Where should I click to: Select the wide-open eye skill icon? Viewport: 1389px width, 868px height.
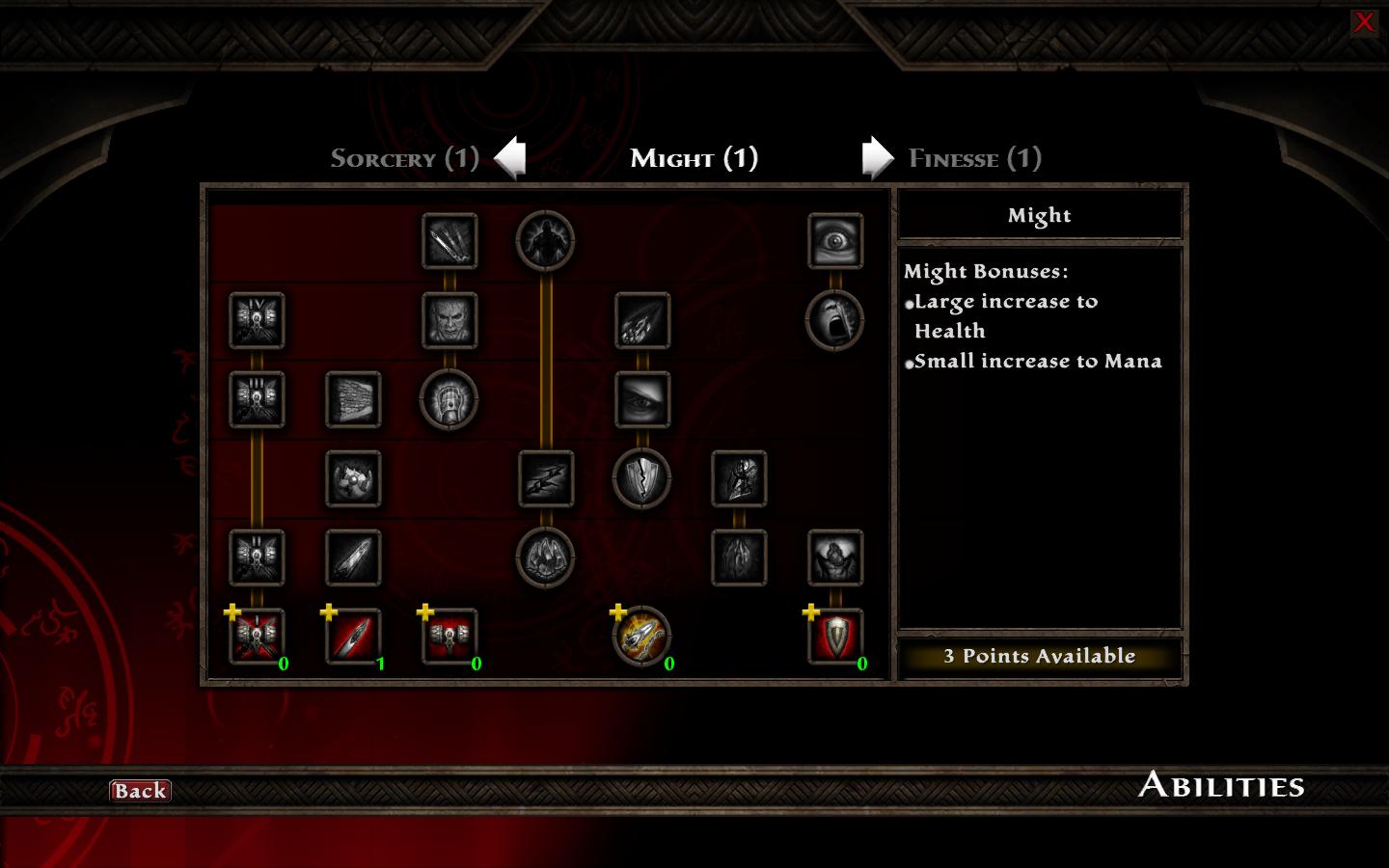(x=835, y=241)
